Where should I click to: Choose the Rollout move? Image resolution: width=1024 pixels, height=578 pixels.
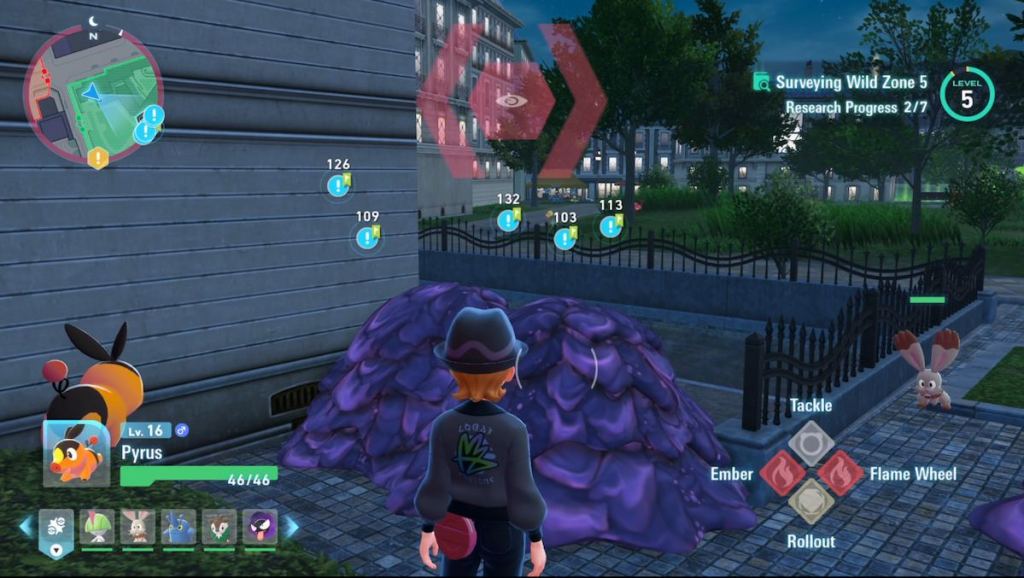(x=810, y=503)
